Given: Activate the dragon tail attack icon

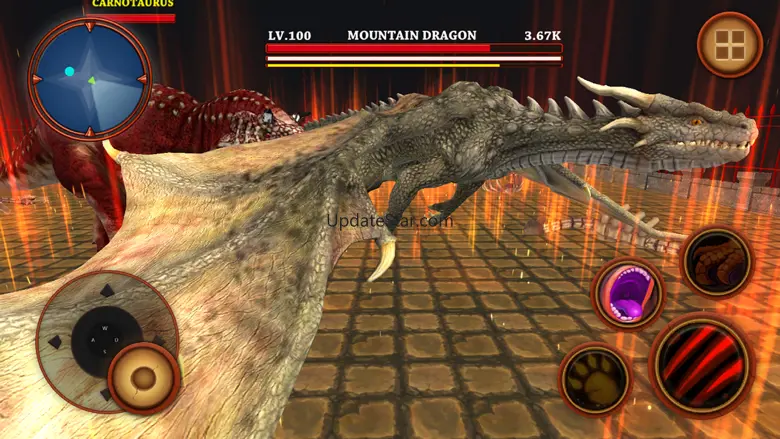Looking at the screenshot, I should [x=717, y=262].
